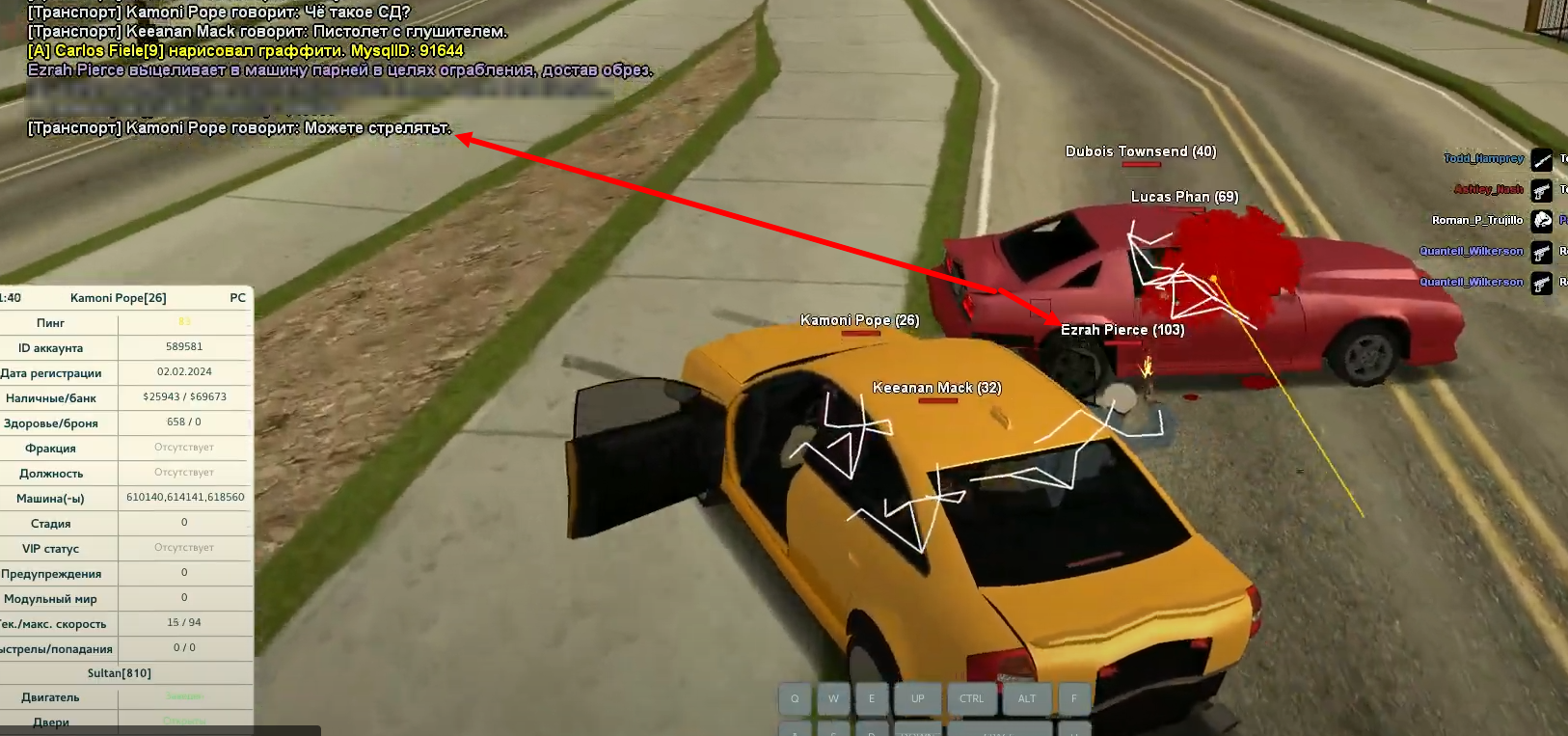Select the Kamoni Pope[26] panel header
The image size is (1568, 736).
(119, 298)
